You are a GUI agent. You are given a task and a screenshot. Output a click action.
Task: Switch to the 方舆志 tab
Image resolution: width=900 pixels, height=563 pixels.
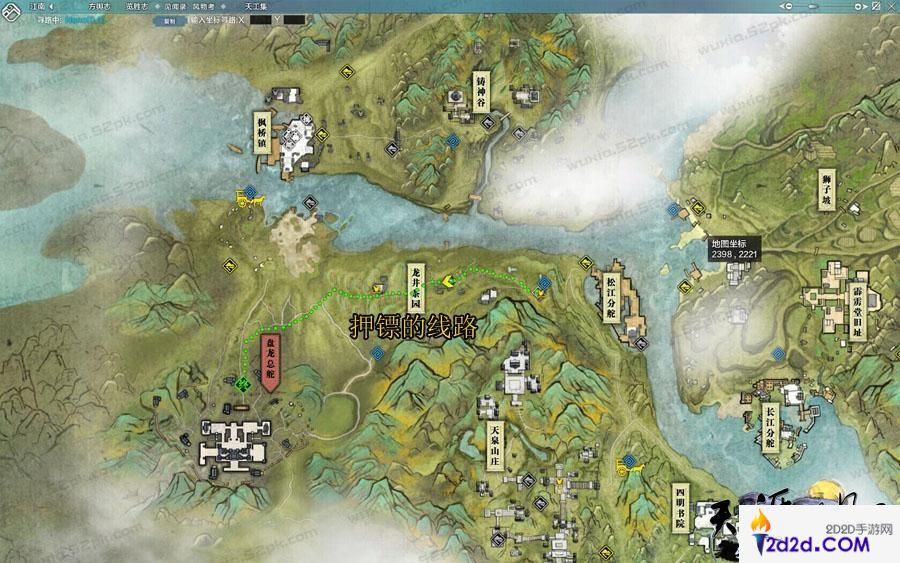coord(99,6)
